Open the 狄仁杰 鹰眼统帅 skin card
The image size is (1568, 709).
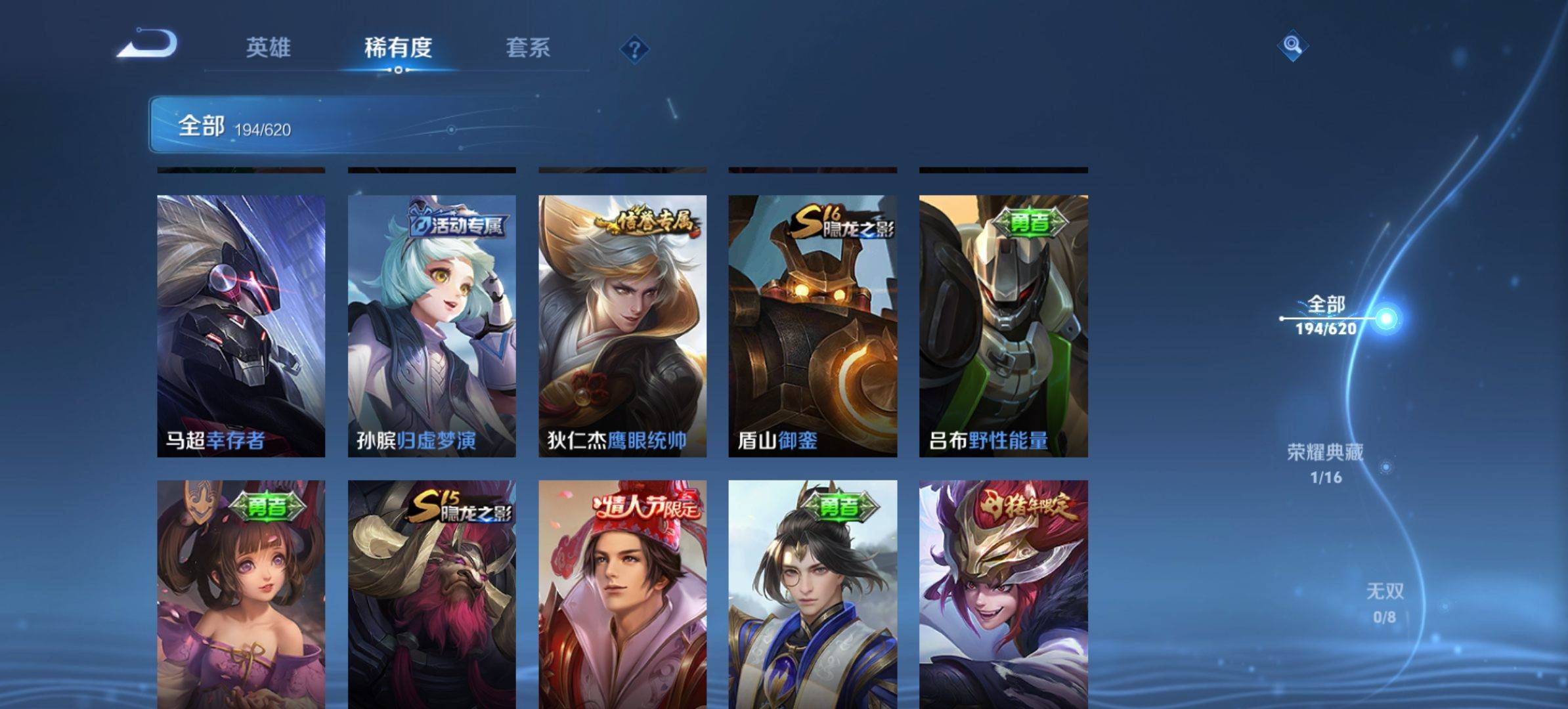[x=622, y=326]
